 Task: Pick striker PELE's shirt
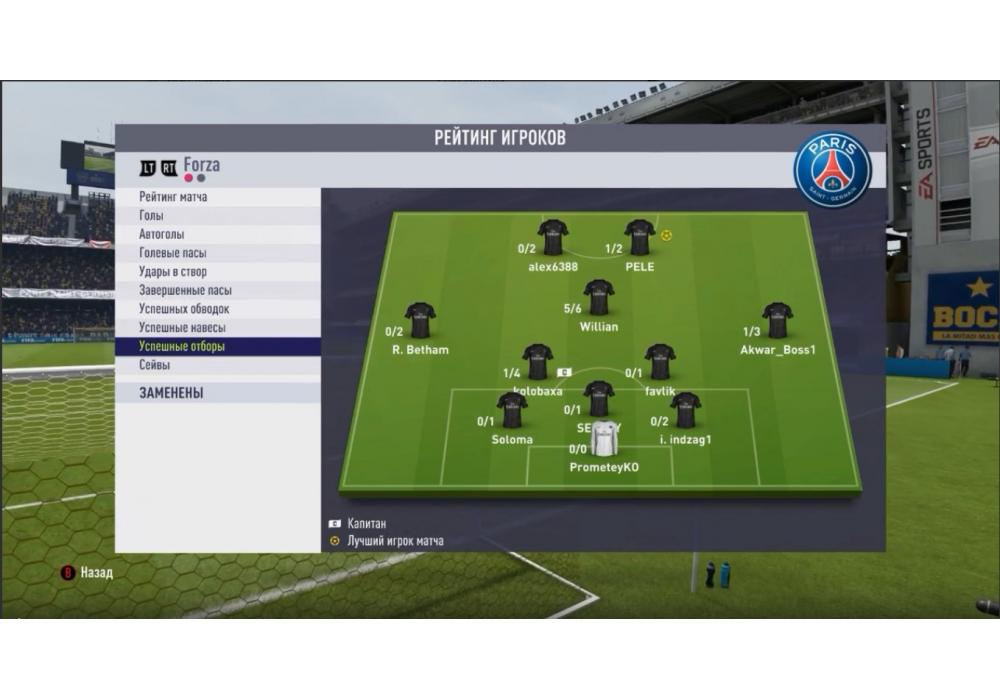(x=640, y=238)
